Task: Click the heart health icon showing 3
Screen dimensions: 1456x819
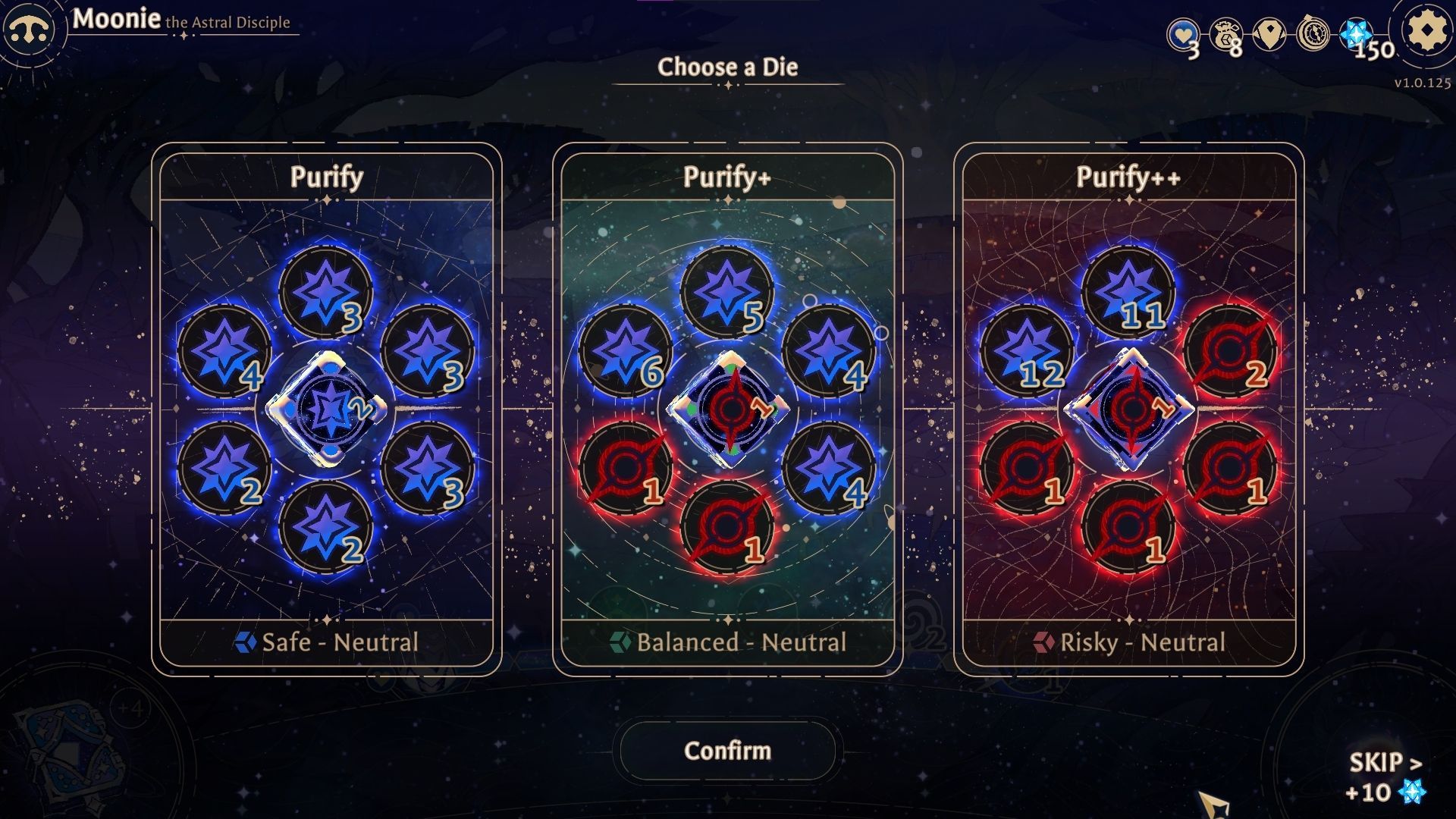Action: pyautogui.click(x=1184, y=33)
